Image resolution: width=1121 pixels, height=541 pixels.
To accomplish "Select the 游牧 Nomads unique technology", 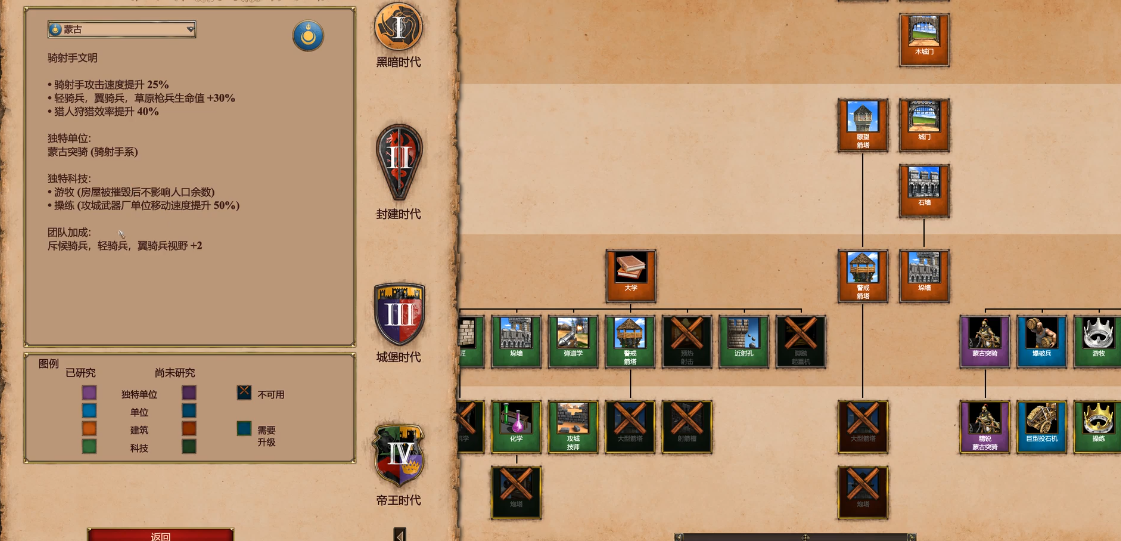I will click(x=1097, y=340).
